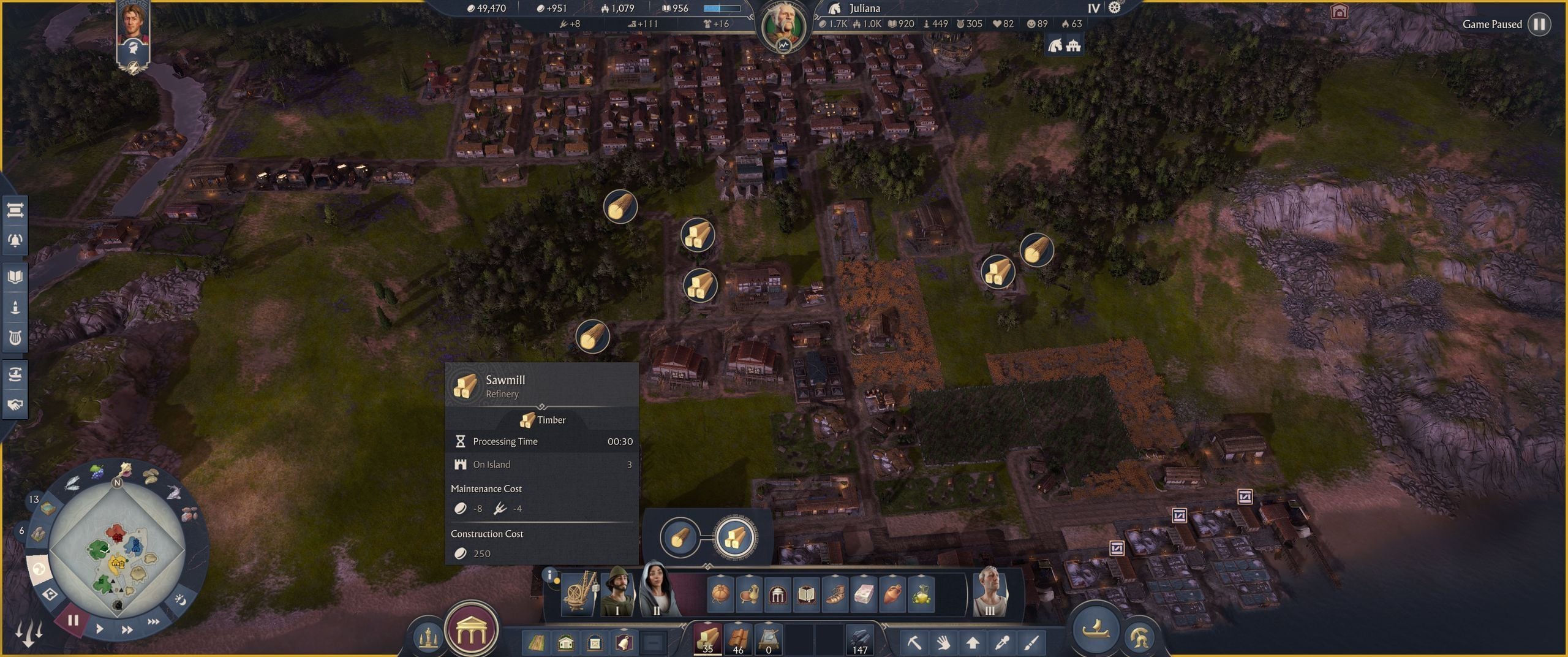Image resolution: width=1568 pixels, height=657 pixels.
Task: Pick the amphora production building
Action: [892, 593]
